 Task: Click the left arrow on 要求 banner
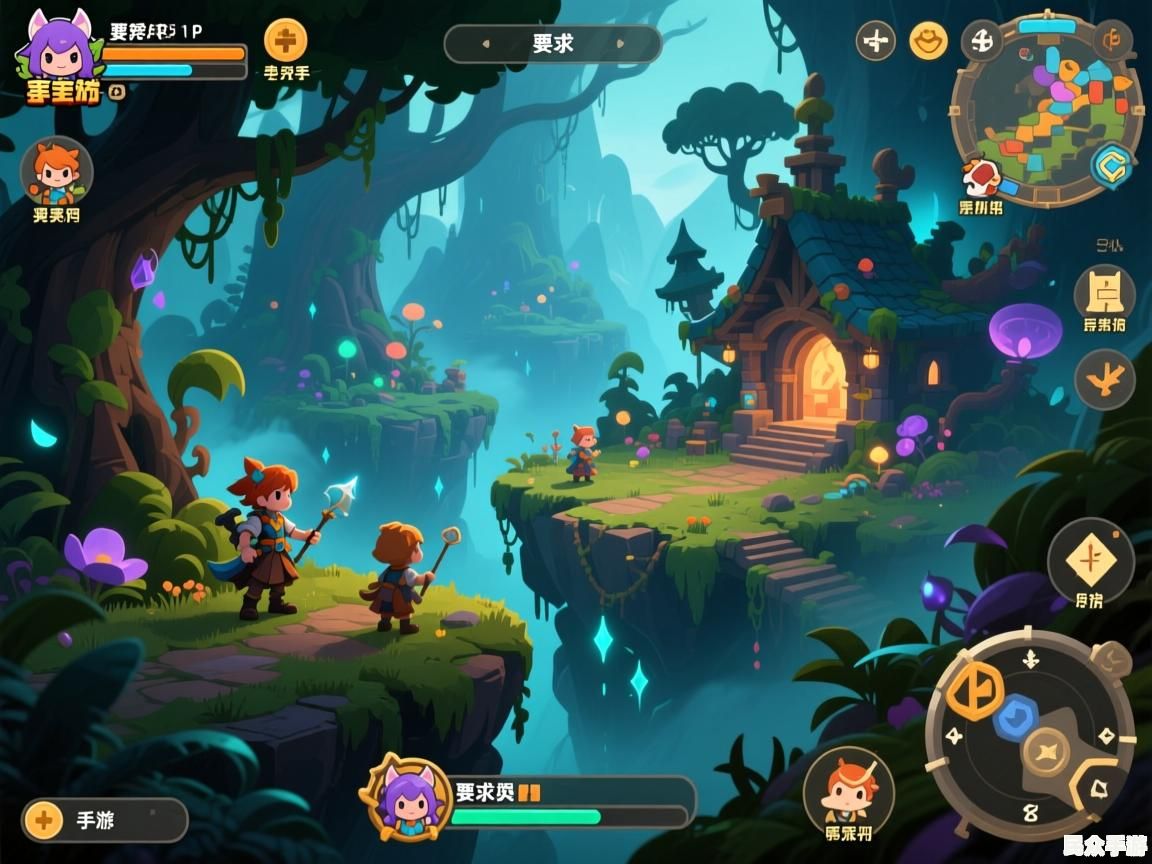click(486, 44)
